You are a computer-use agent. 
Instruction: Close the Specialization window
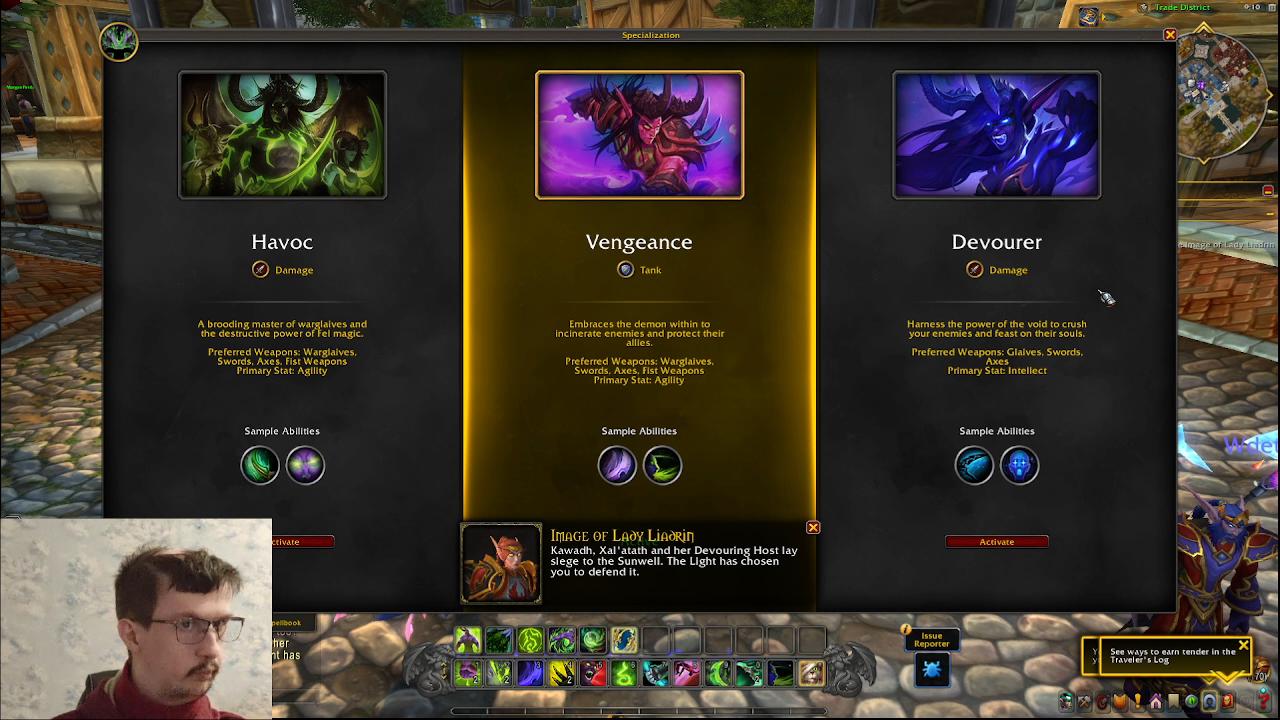point(1170,35)
